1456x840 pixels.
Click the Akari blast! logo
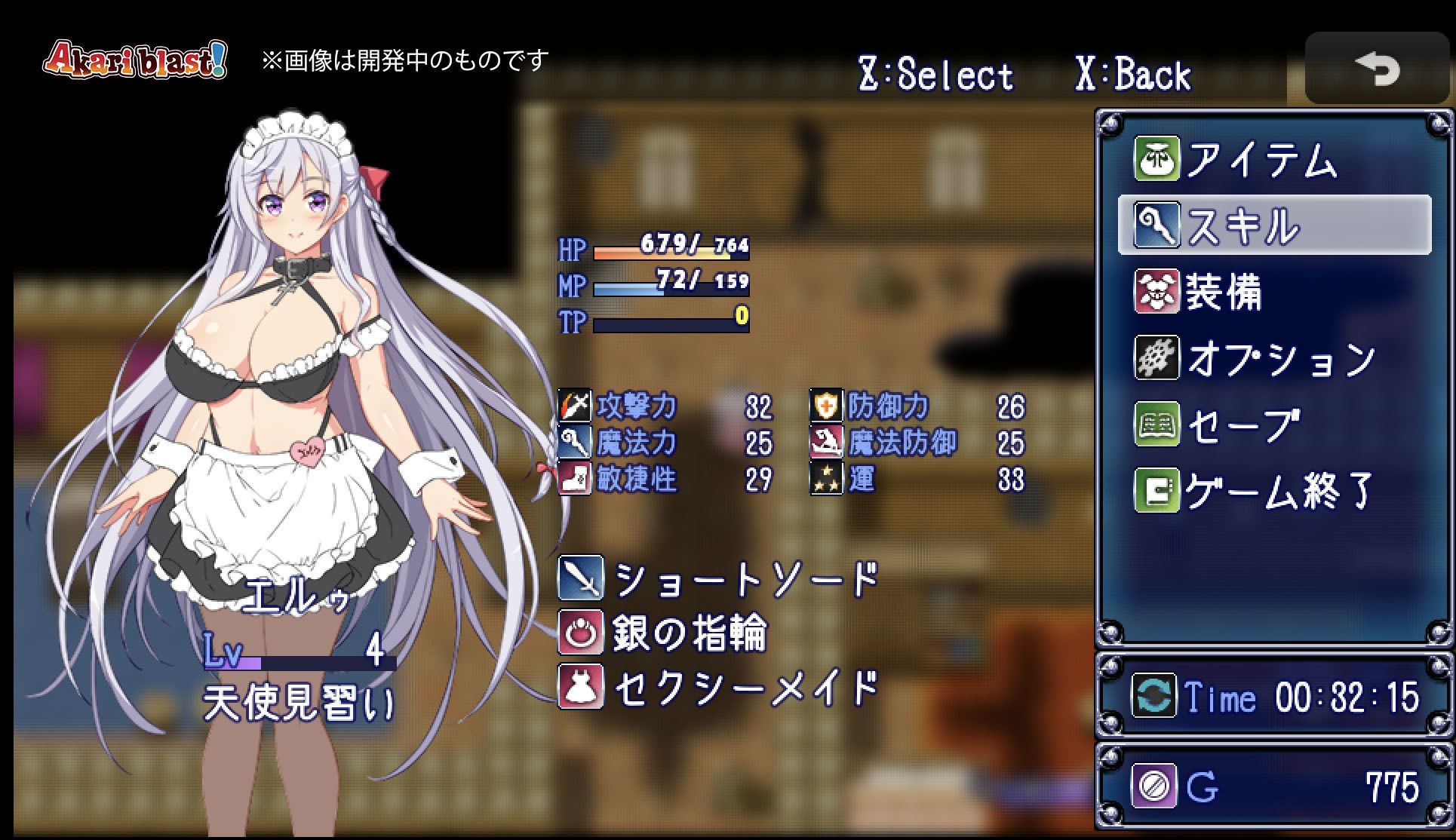134,60
